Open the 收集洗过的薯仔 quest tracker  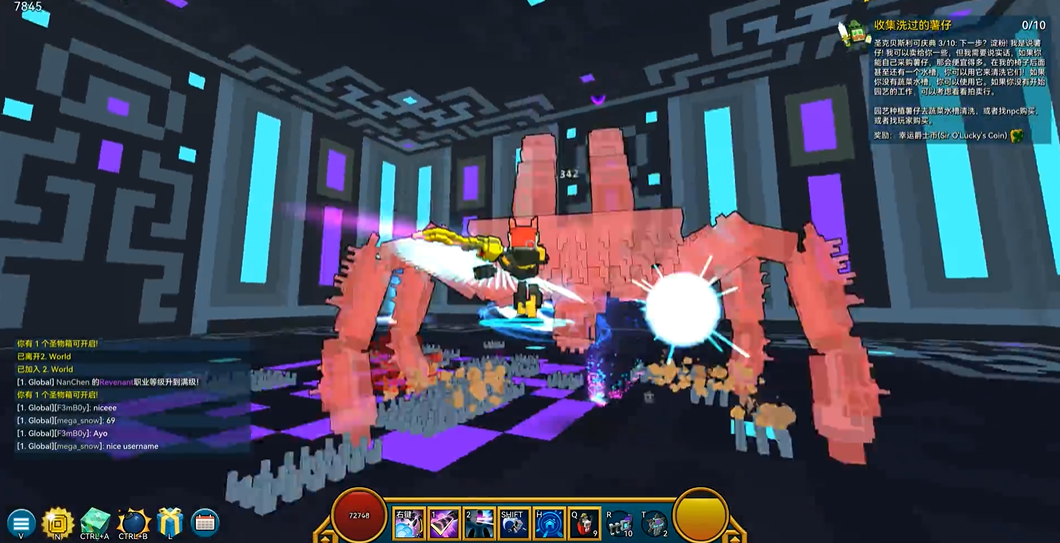(x=910, y=25)
